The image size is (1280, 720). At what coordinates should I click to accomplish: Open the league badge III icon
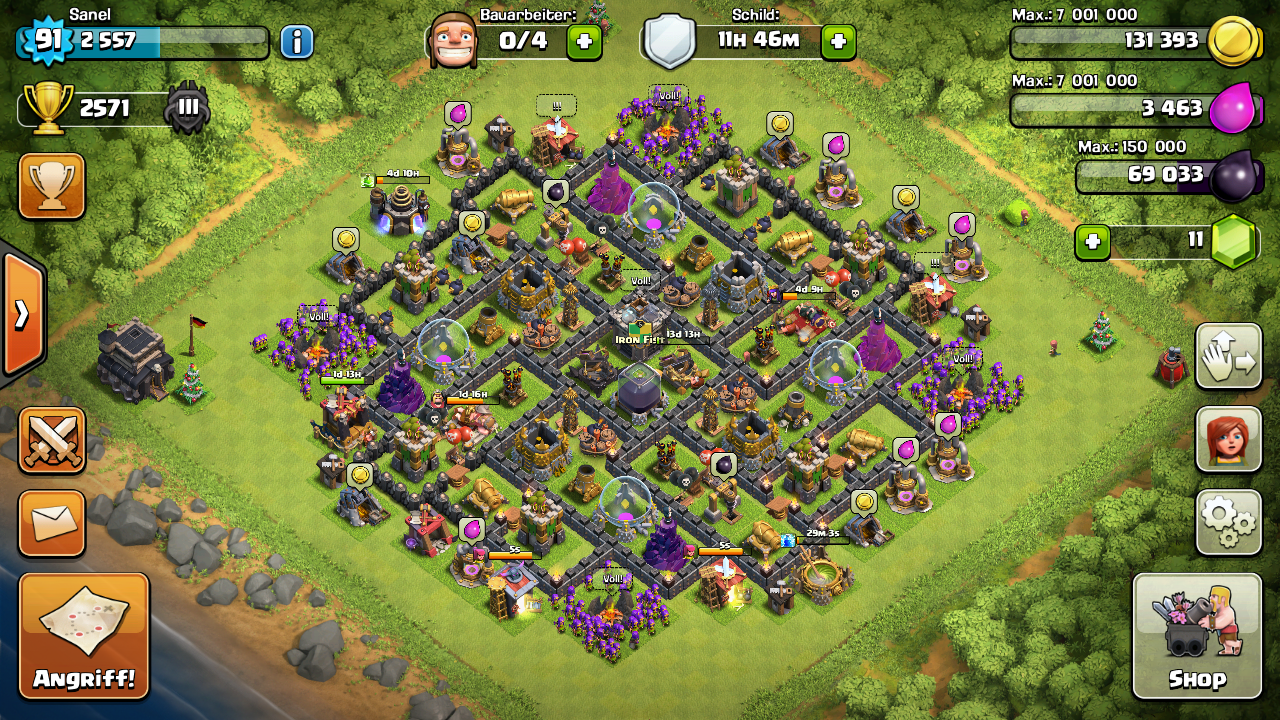coord(187,108)
